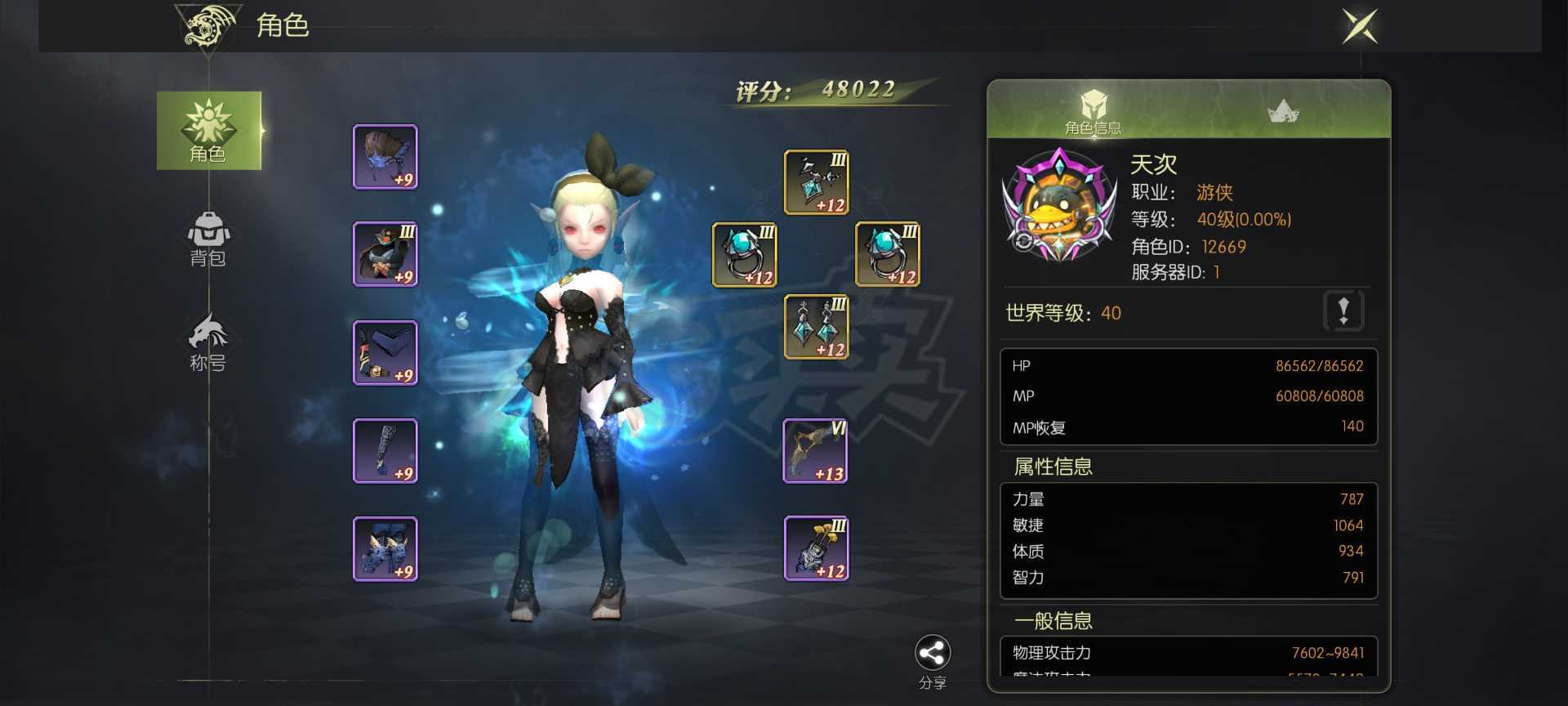Click the boat icon tab on the info panel
1568x706 pixels.
click(x=1282, y=109)
